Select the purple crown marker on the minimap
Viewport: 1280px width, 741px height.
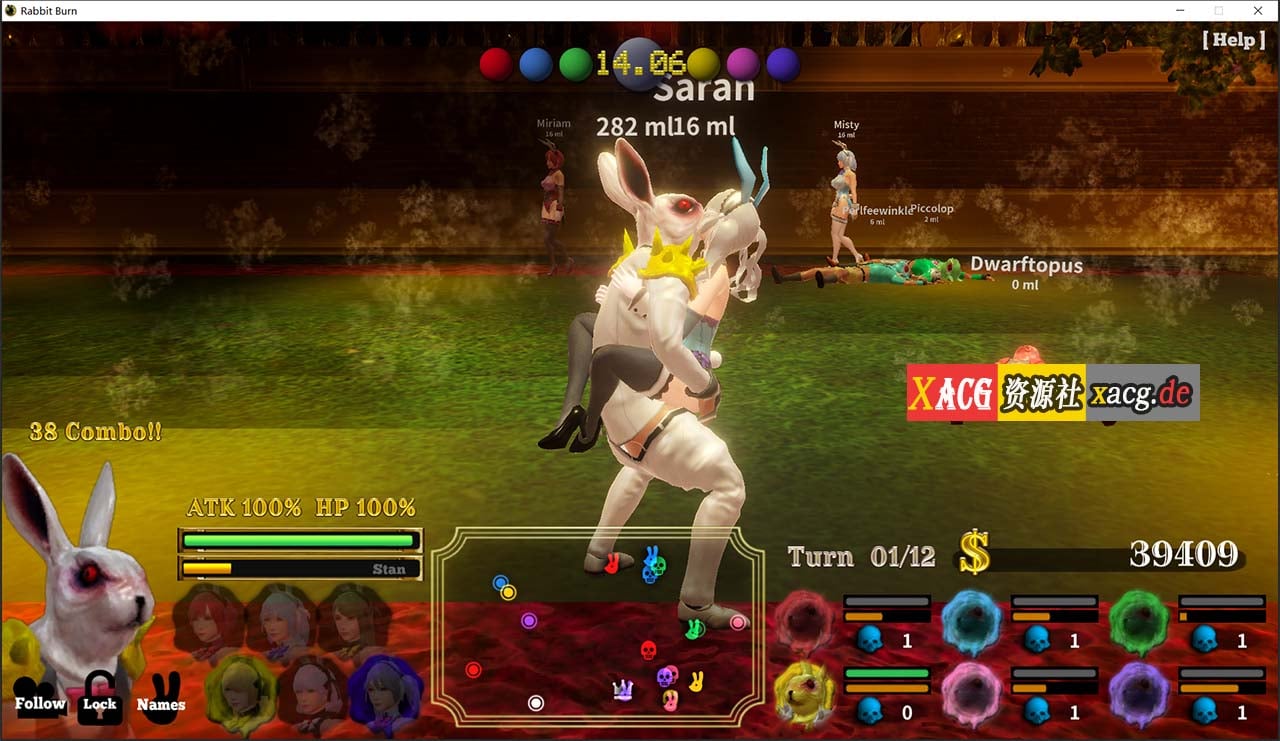(622, 689)
